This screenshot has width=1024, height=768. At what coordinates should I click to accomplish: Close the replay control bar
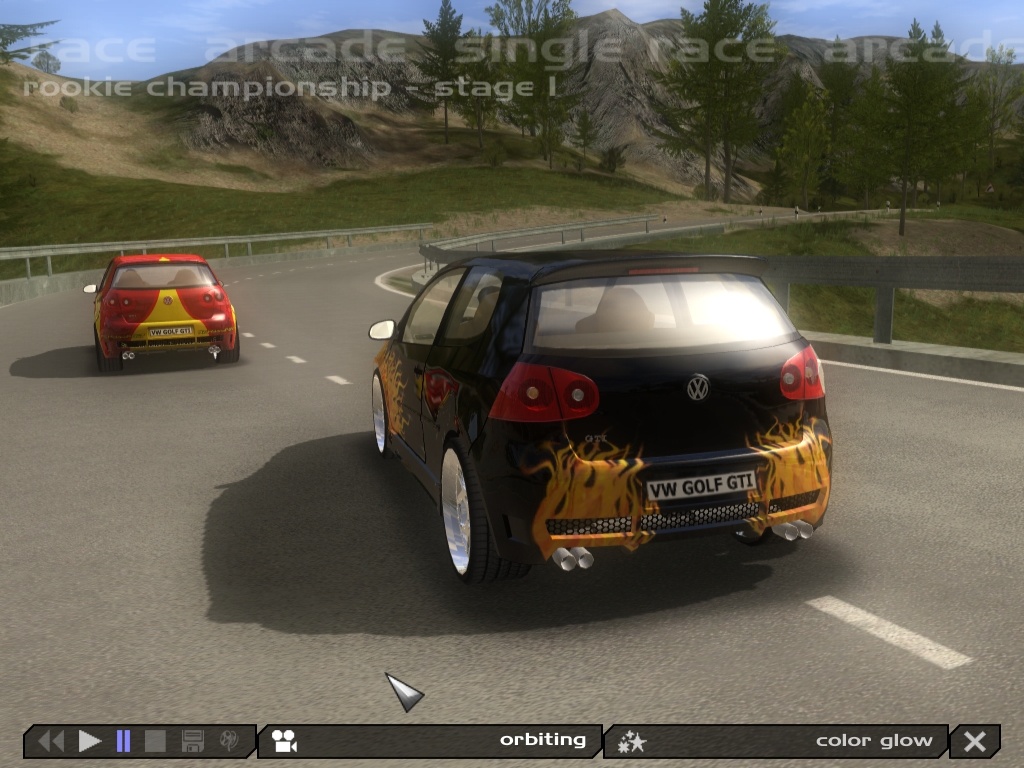tap(975, 741)
